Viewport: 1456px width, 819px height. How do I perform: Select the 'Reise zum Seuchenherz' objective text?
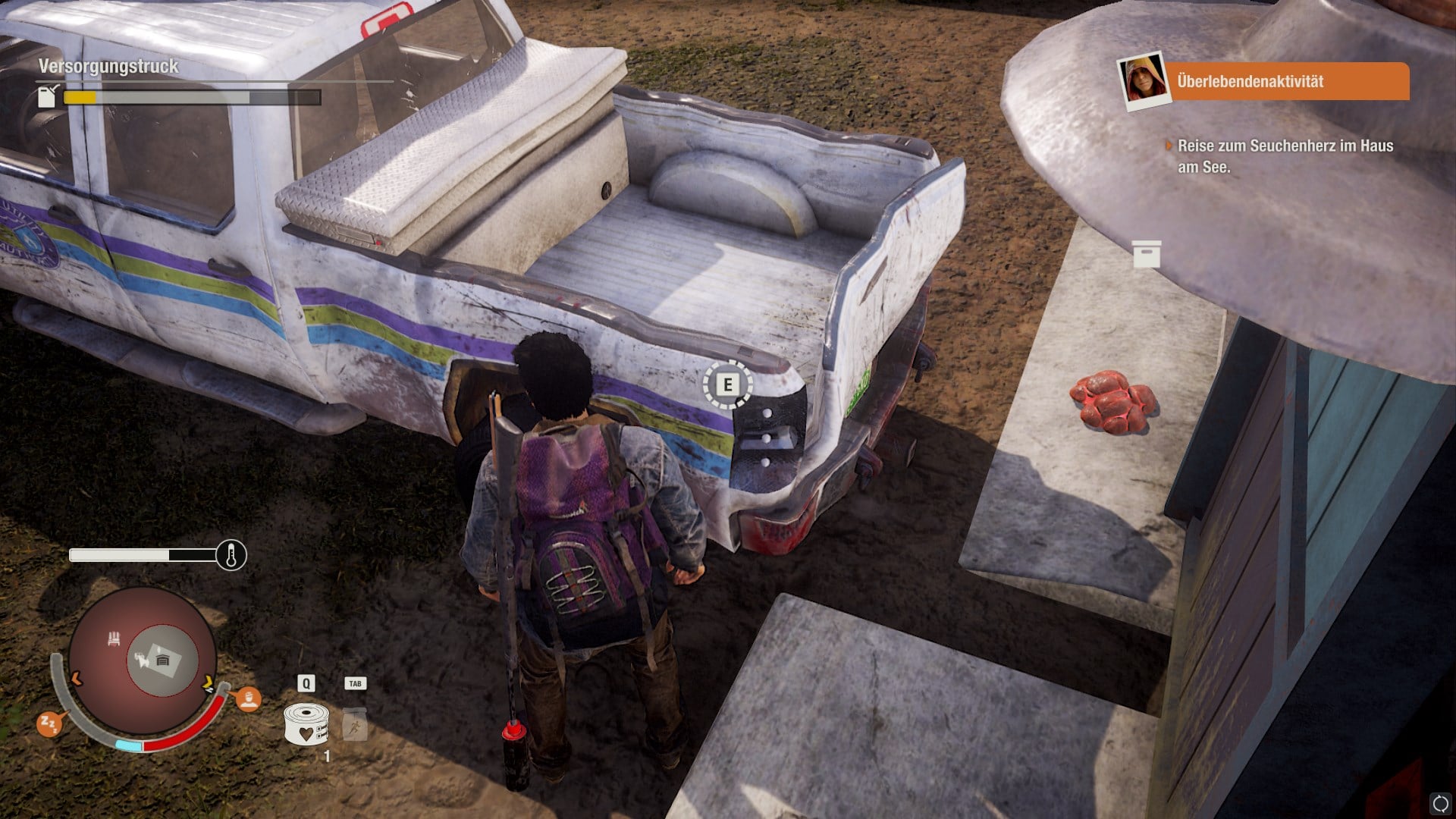tap(1285, 156)
